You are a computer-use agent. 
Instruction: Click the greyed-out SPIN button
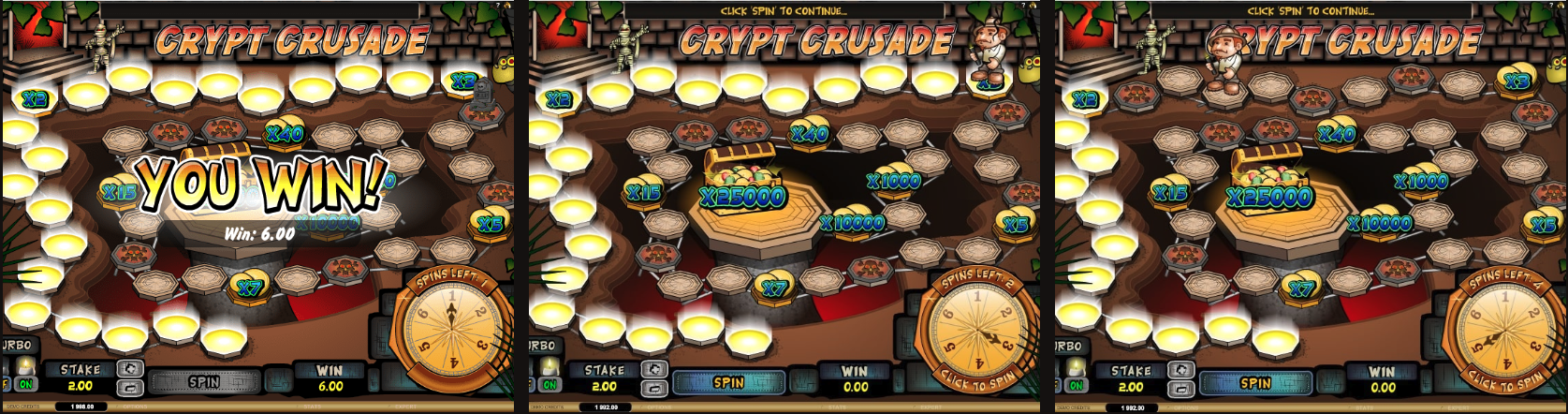[204, 382]
